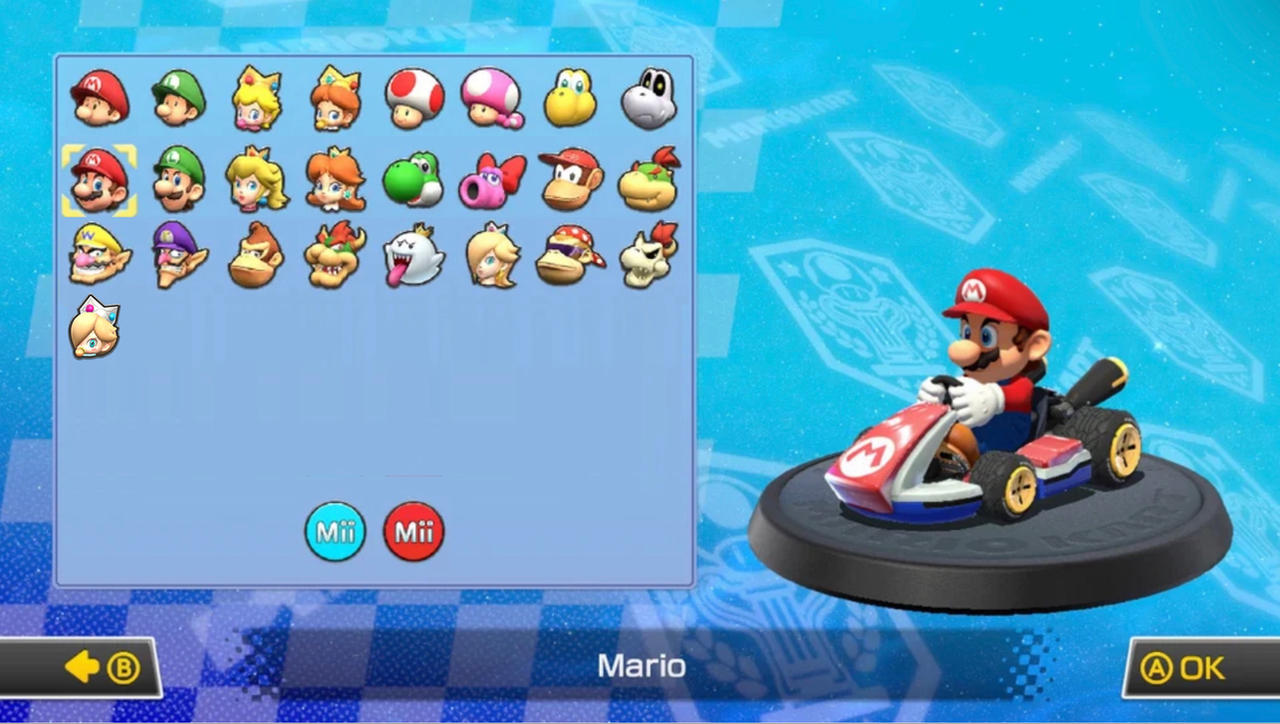The height and width of the screenshot is (724, 1280).
Task: Choose Toadette as your character
Action: pyautogui.click(x=491, y=97)
